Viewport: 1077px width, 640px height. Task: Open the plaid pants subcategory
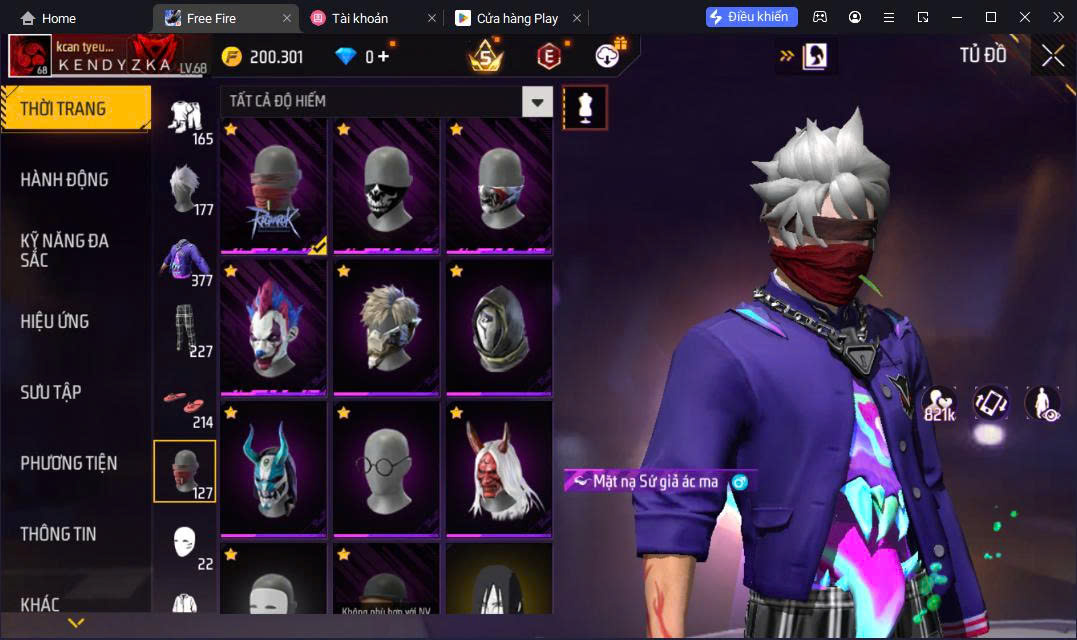184,329
